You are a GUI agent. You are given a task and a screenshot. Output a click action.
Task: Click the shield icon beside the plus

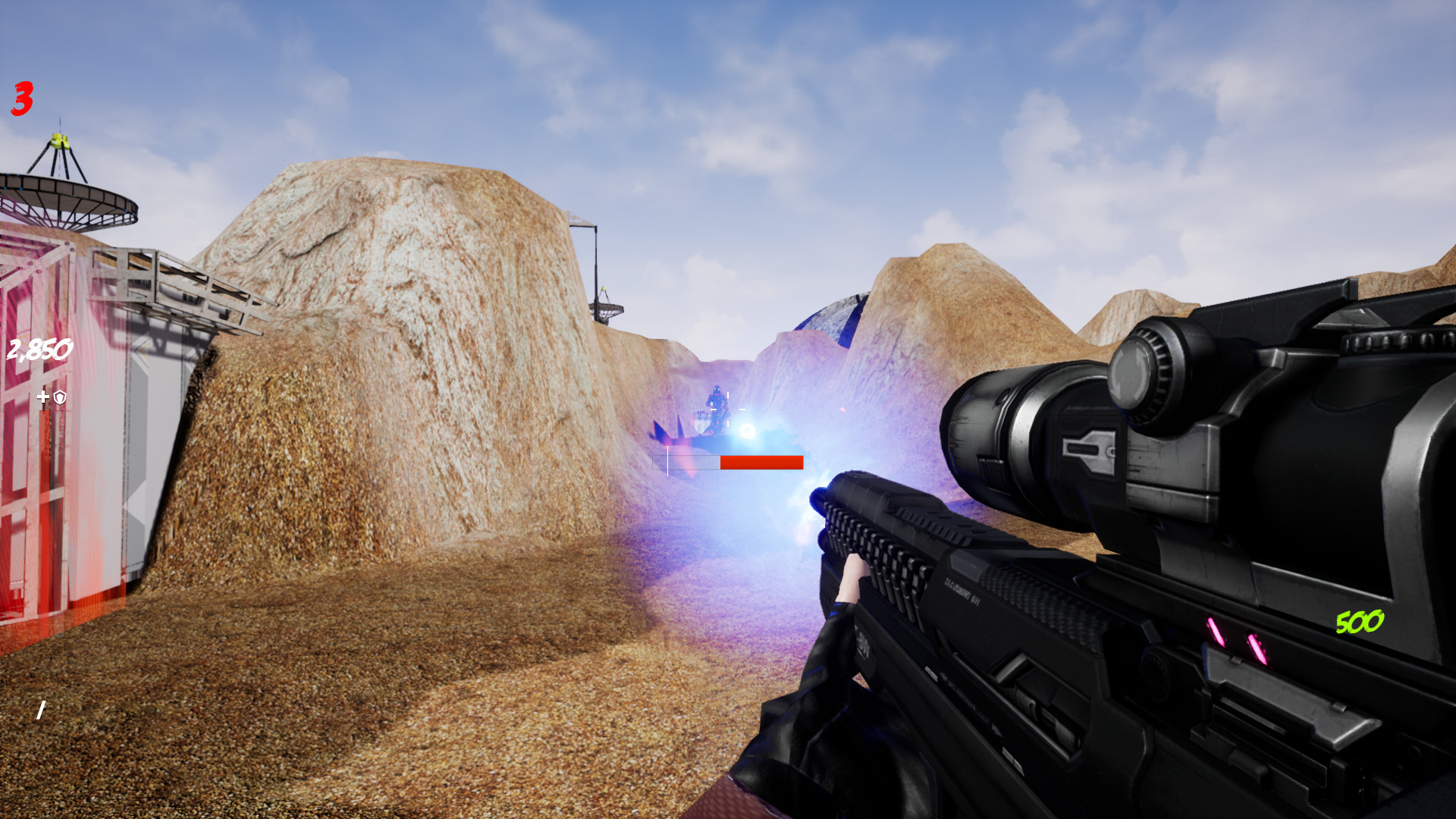[x=59, y=396]
